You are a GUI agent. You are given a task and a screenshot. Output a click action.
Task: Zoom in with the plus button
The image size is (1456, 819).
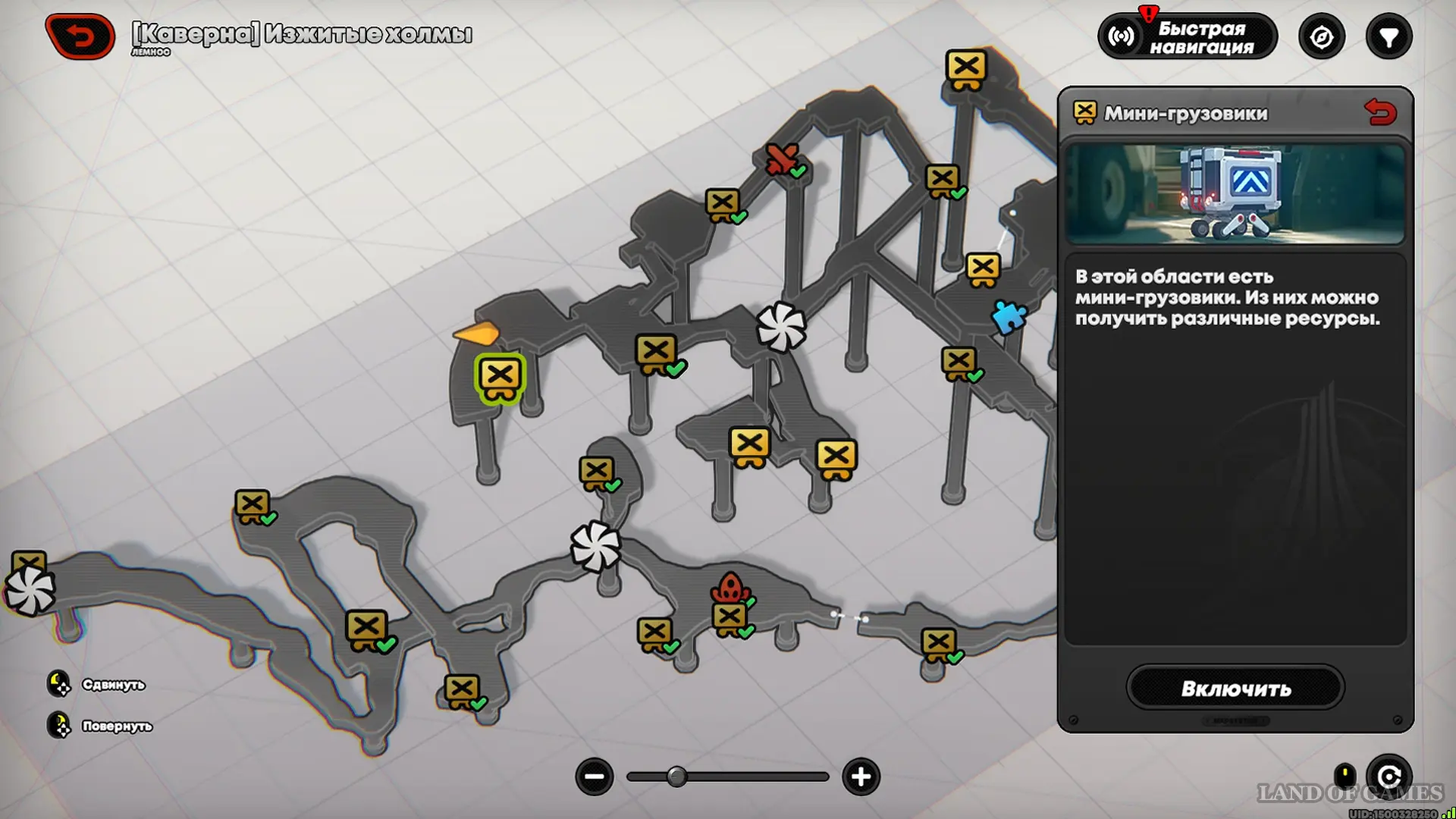pyautogui.click(x=861, y=777)
